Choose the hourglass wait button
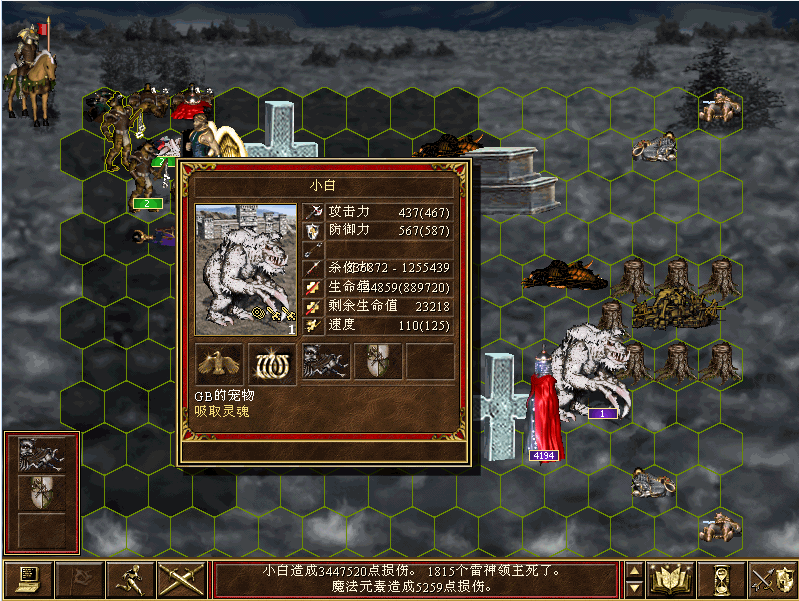The width and height of the screenshot is (799, 601). (722, 580)
